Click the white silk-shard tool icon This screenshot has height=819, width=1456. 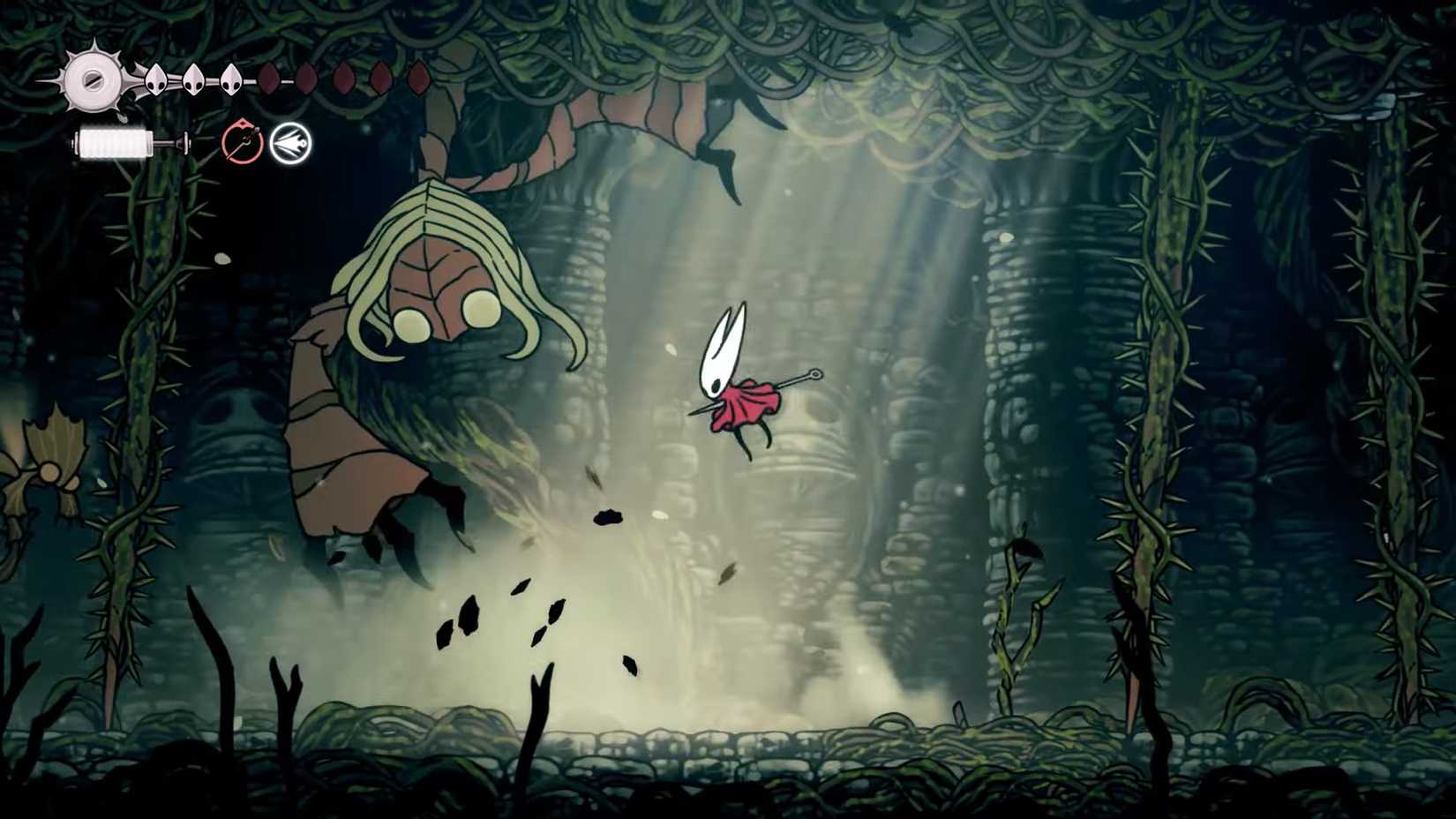[291, 141]
